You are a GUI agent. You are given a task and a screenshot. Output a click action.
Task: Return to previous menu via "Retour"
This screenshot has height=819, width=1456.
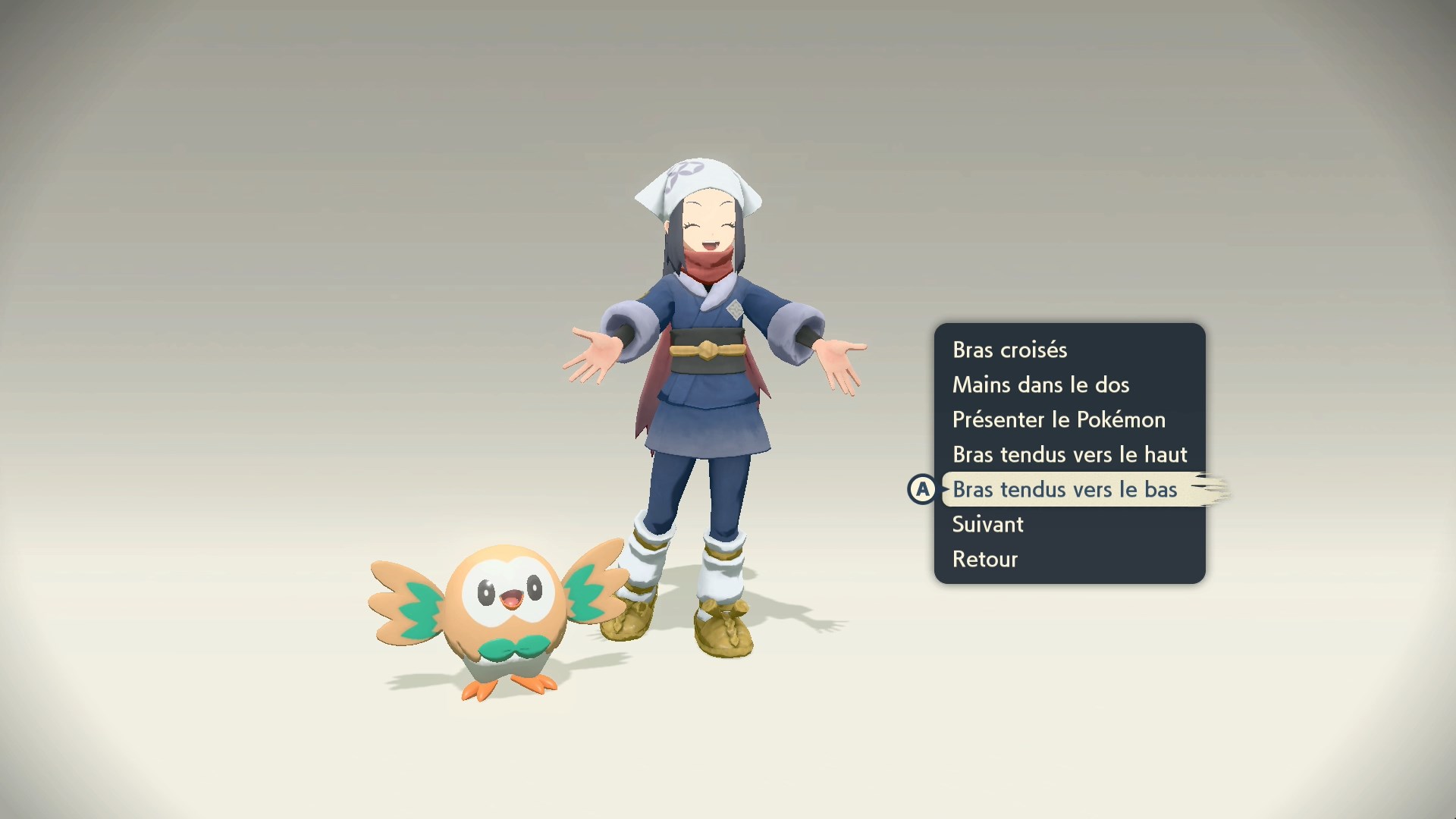984,559
